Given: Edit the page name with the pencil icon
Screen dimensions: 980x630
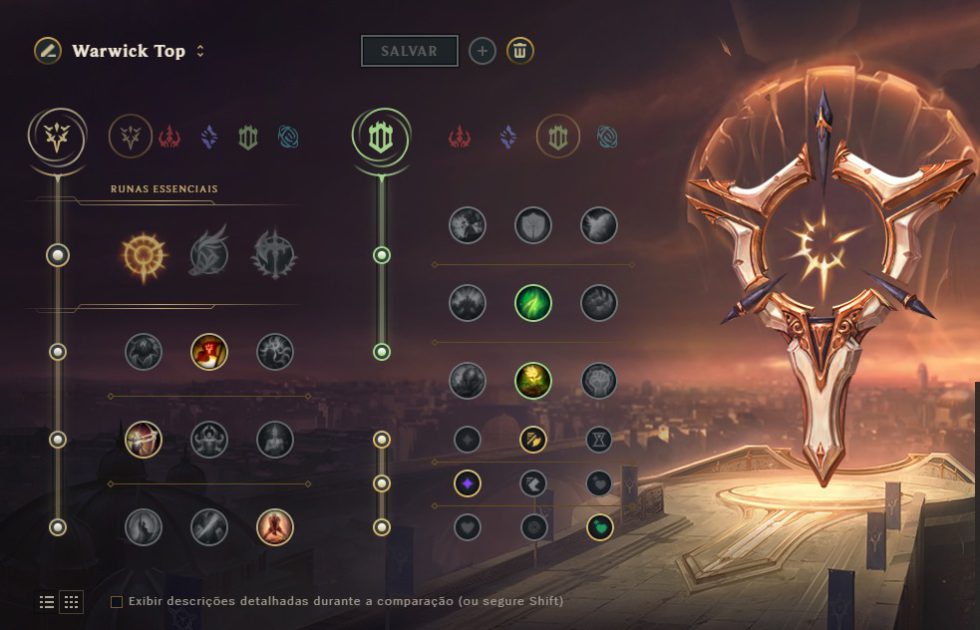Looking at the screenshot, I should (x=47, y=51).
